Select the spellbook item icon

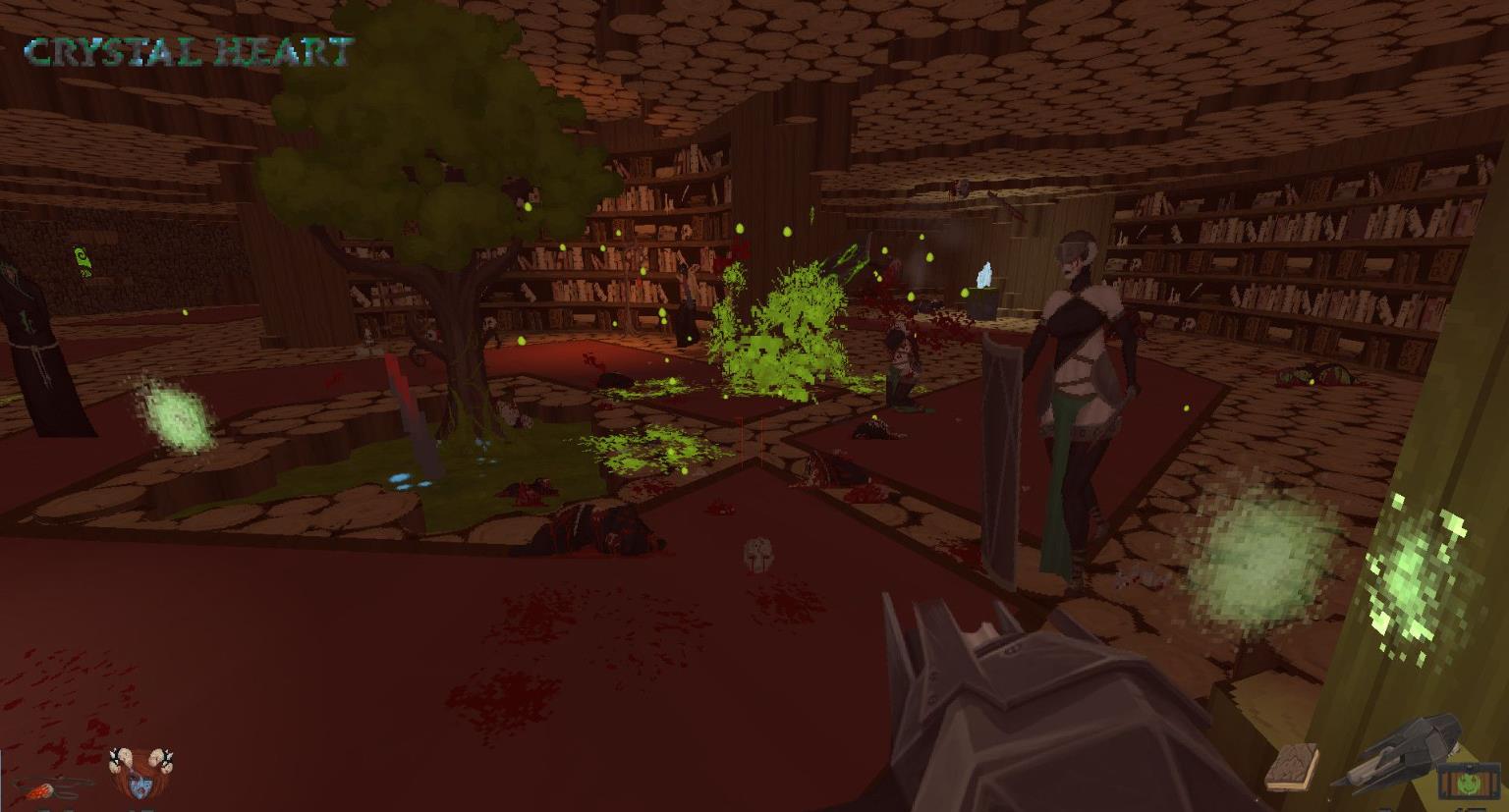point(1291,766)
